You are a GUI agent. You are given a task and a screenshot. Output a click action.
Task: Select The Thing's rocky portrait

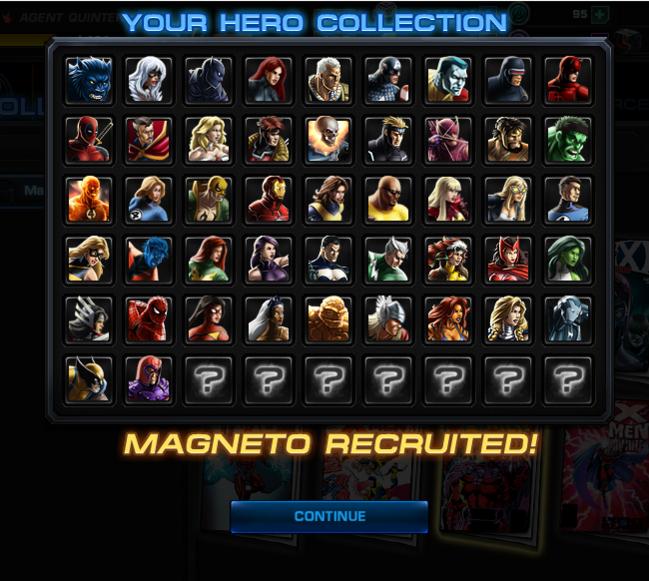tap(328, 319)
